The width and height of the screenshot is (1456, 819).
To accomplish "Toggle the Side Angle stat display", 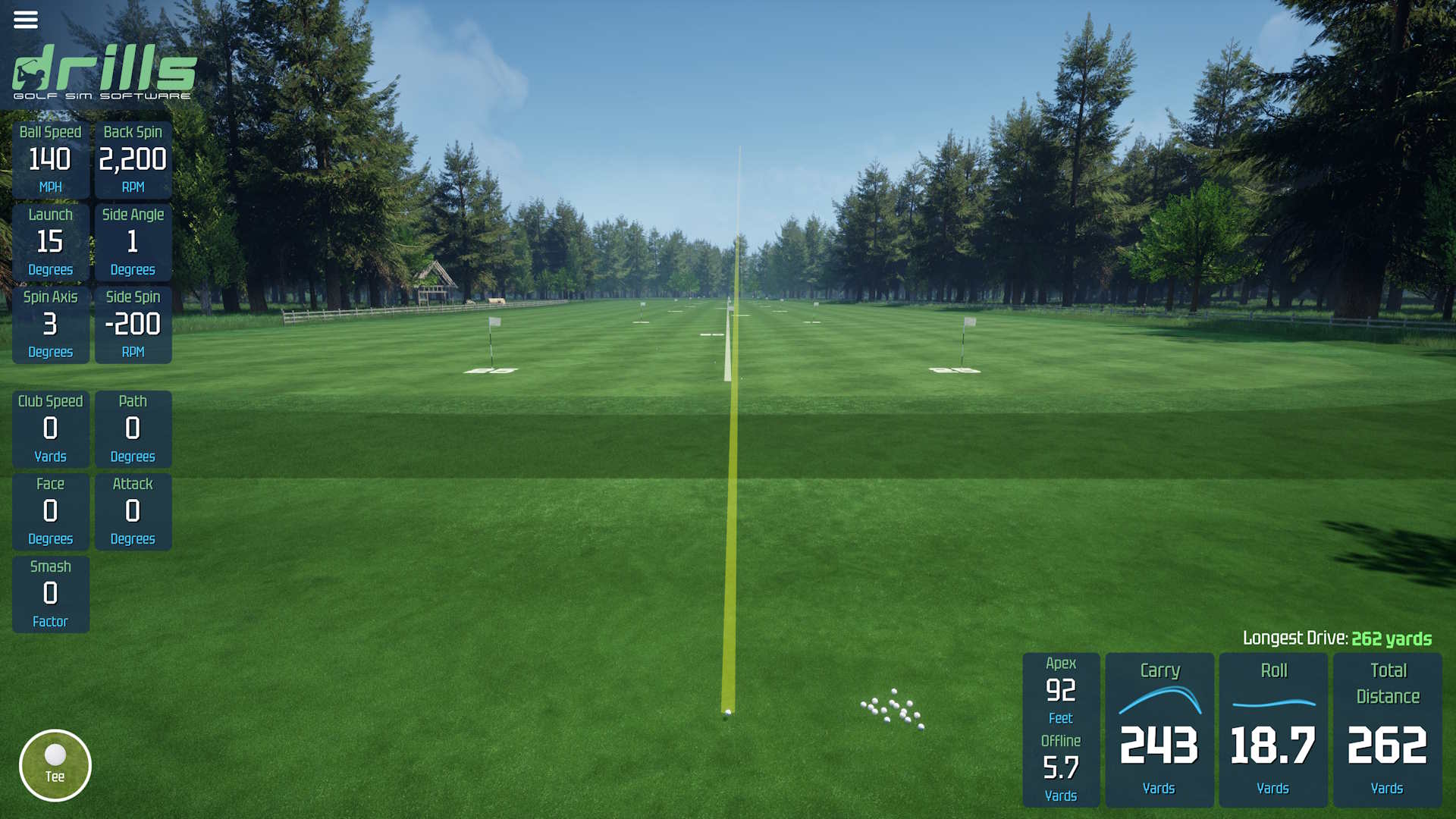I will (x=133, y=240).
